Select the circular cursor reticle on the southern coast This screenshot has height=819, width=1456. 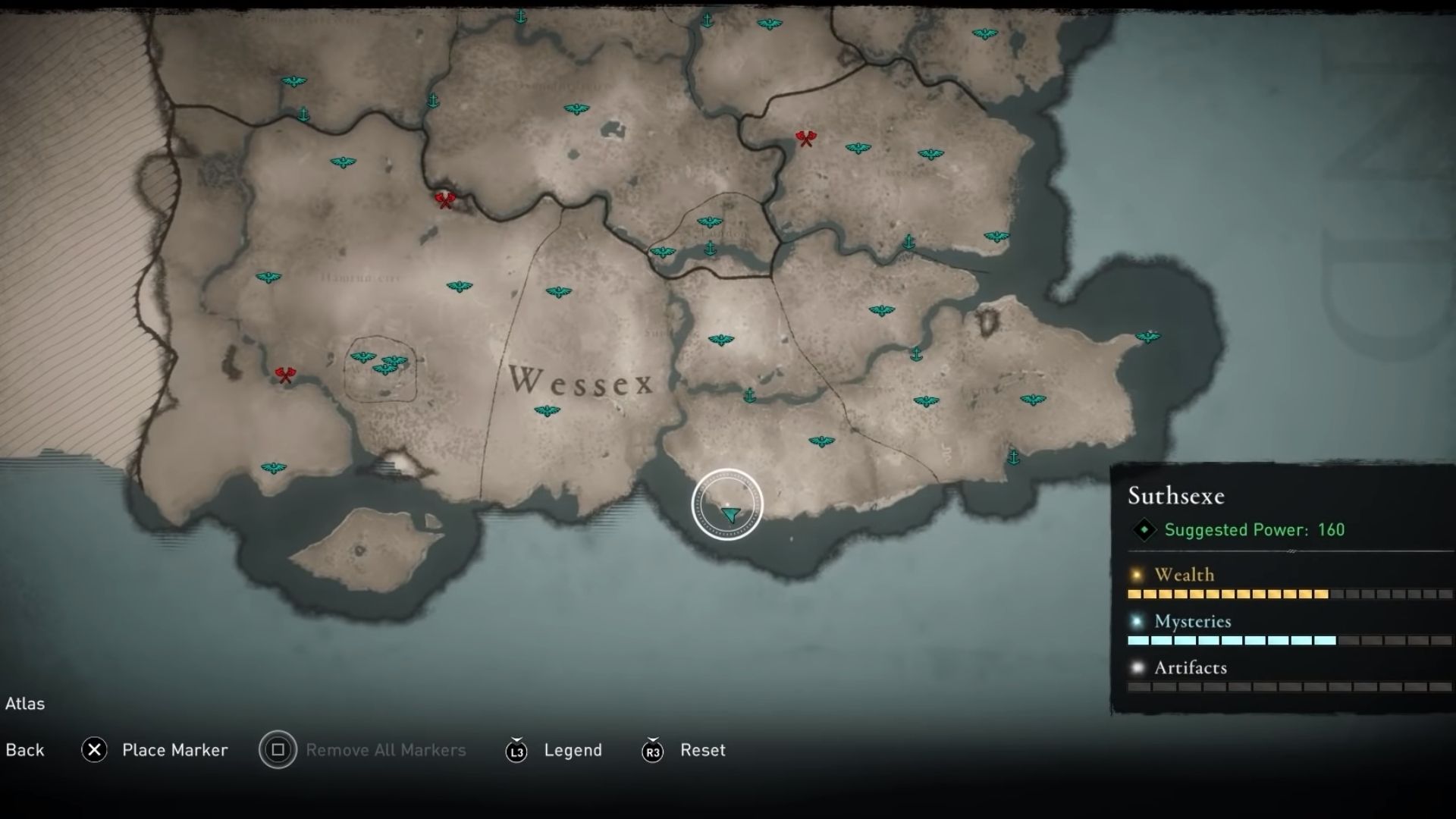point(727,504)
